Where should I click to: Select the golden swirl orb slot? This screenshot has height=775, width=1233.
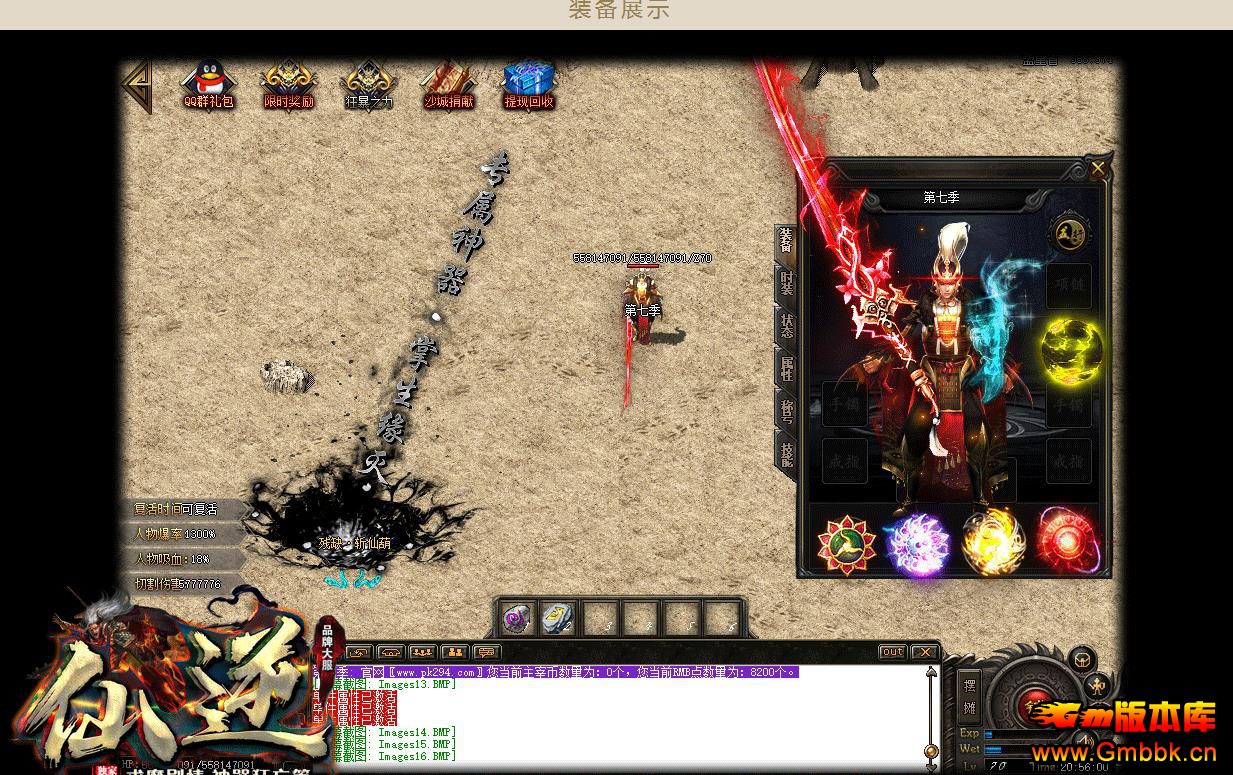pyautogui.click(x=993, y=544)
